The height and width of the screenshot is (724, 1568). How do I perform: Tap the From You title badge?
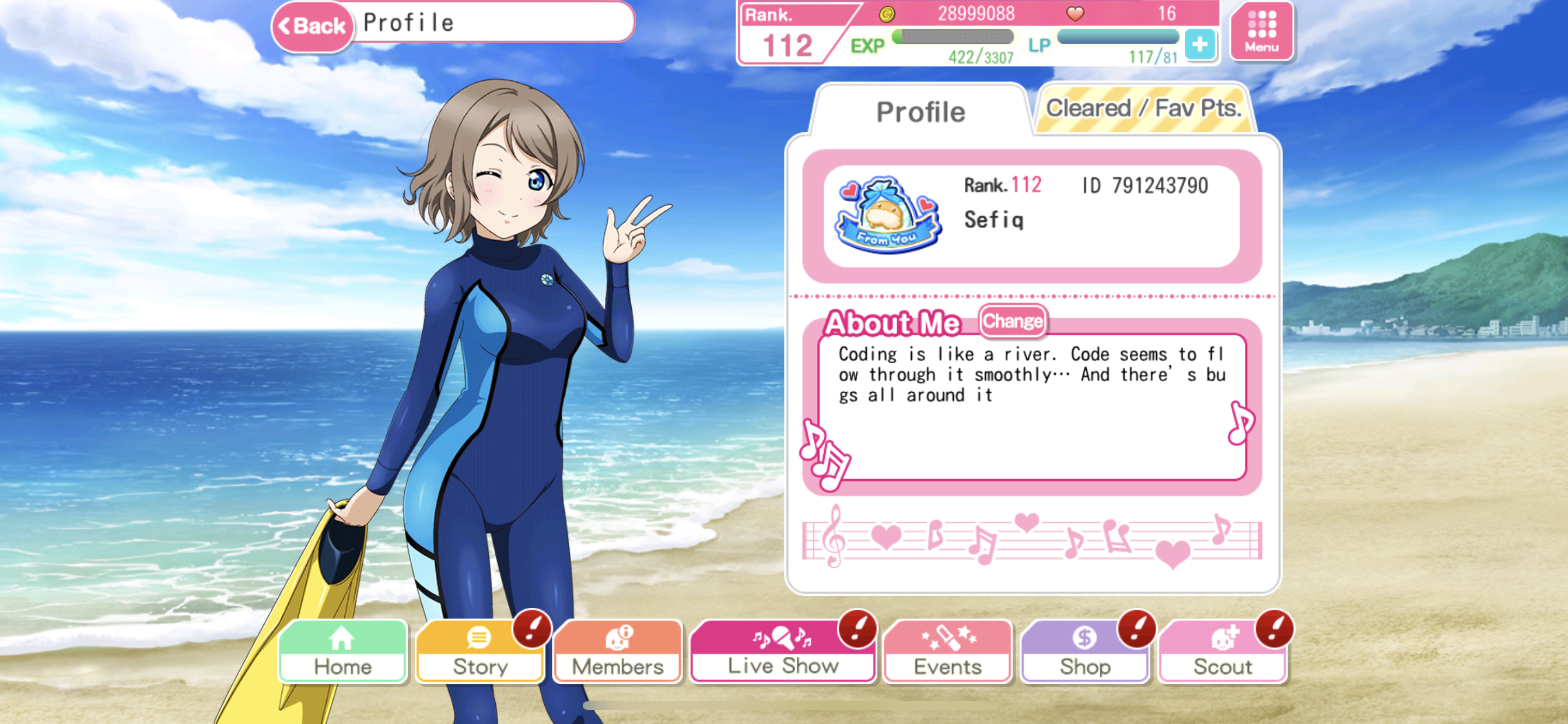click(x=888, y=215)
